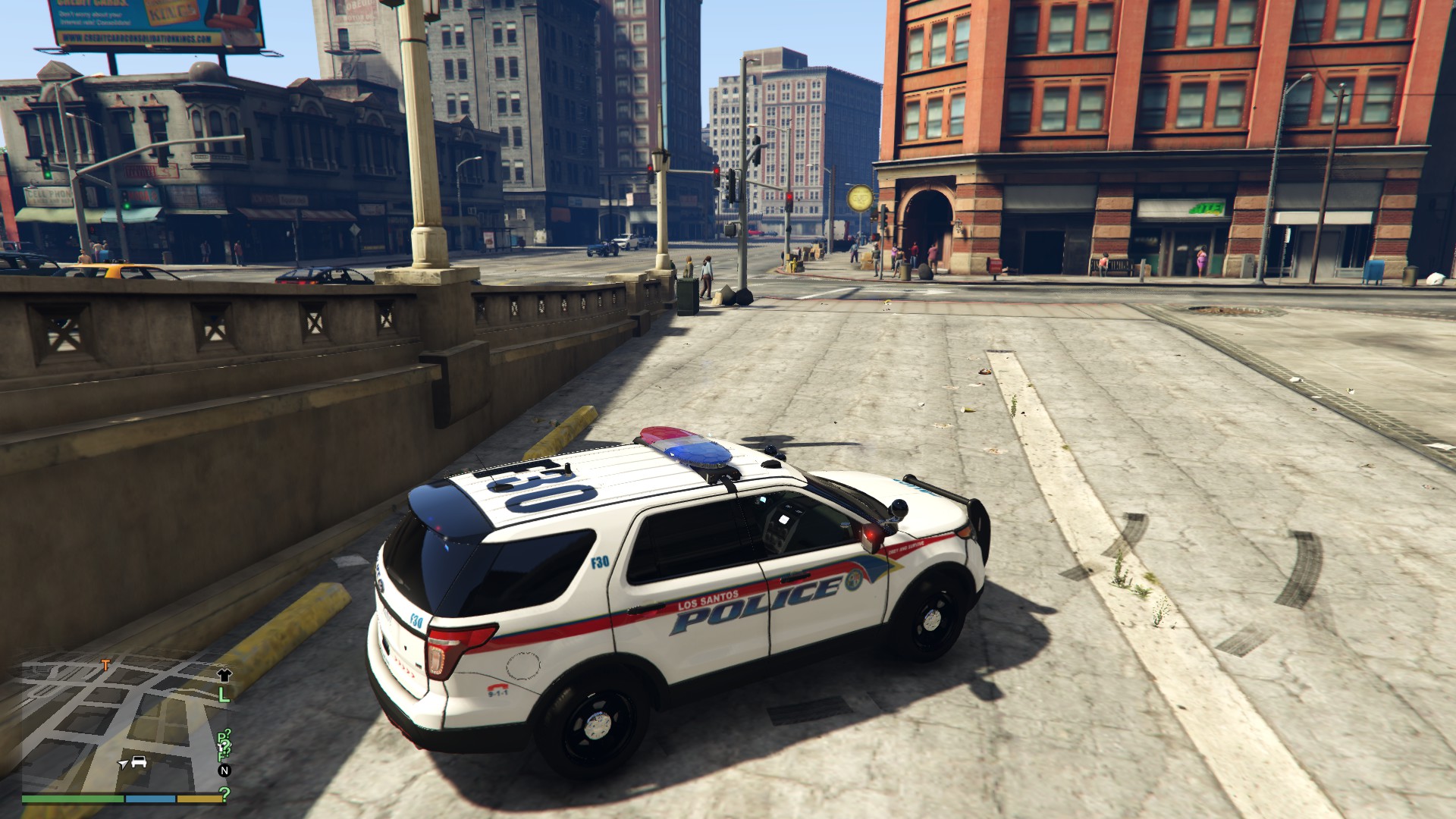Click the white car blip on the minimap
Viewport: 1456px width, 819px height.
139,761
